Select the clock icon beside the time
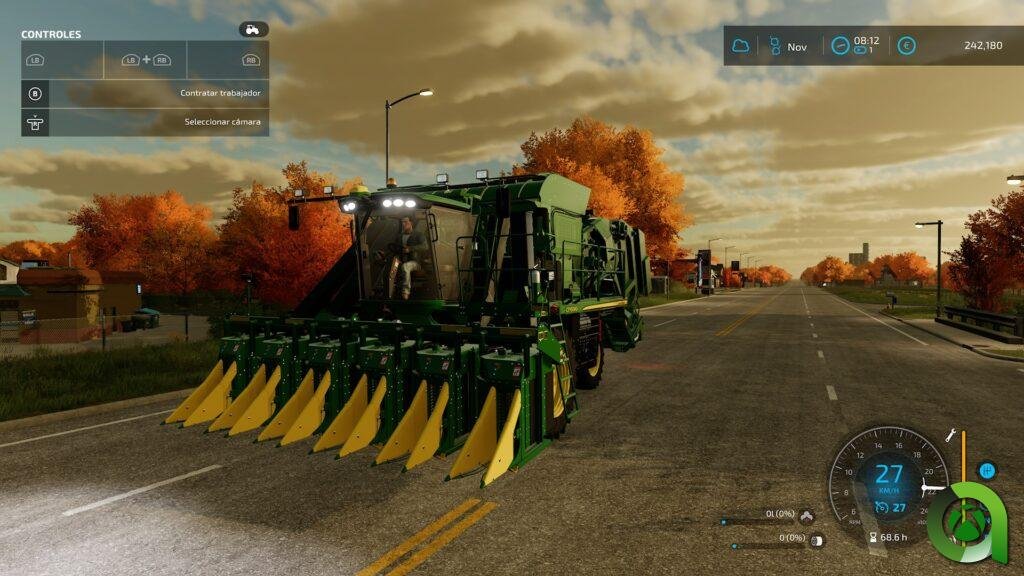 click(x=840, y=46)
